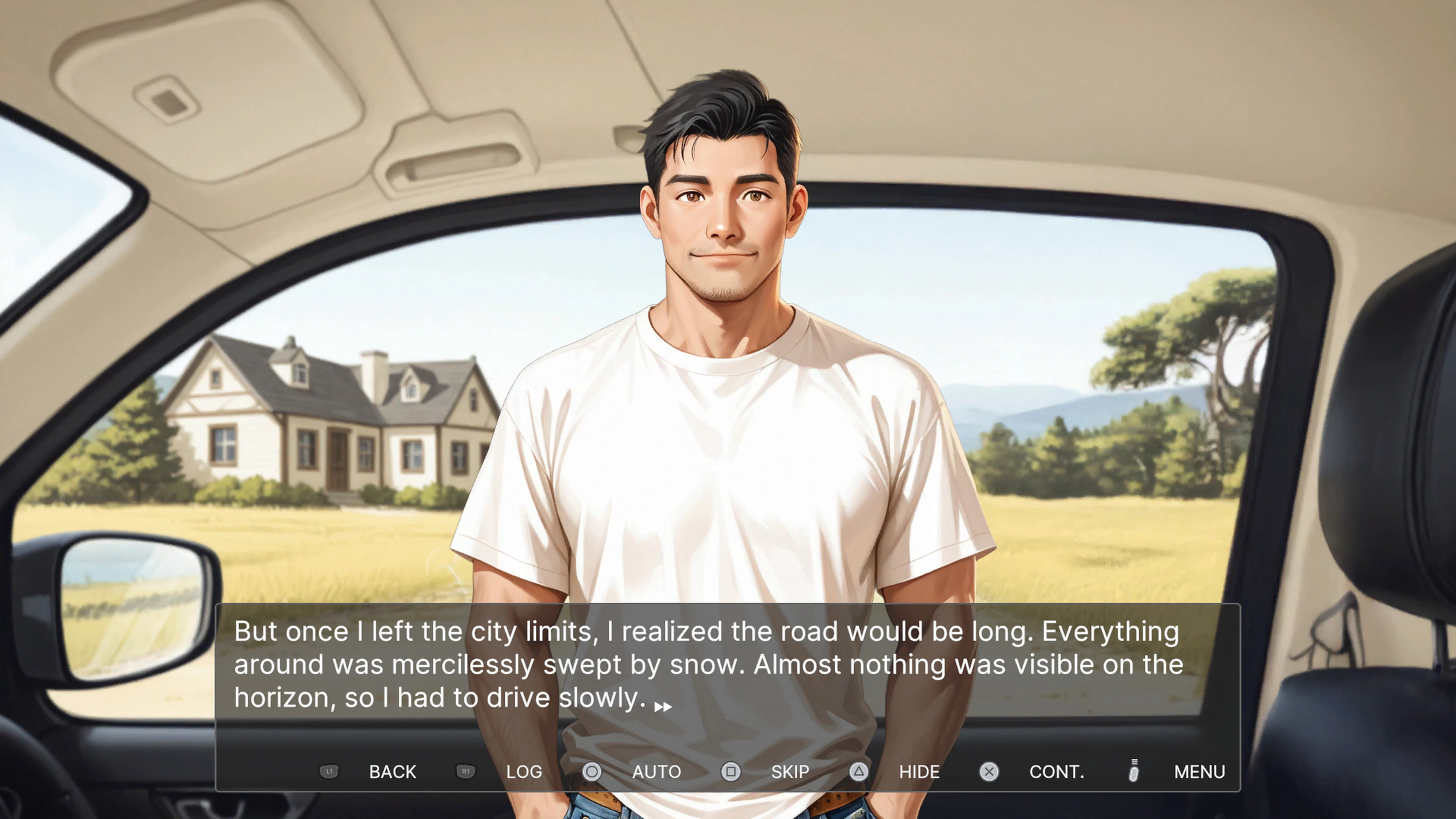Select the circle button icon next to AUTO
1456x819 pixels.
tap(592, 772)
